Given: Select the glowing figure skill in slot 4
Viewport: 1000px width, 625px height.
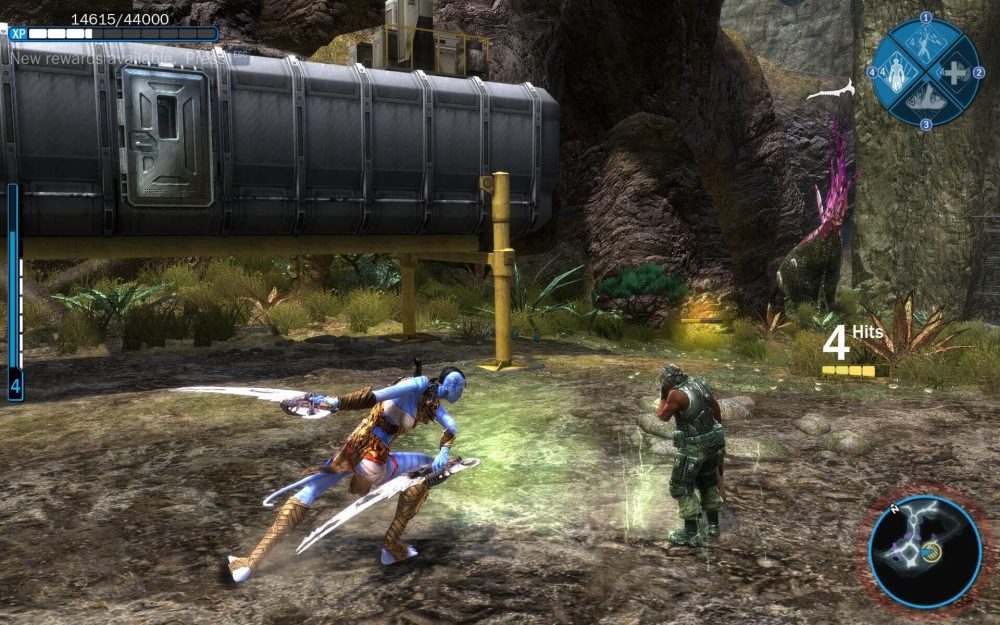Looking at the screenshot, I should pos(896,73).
